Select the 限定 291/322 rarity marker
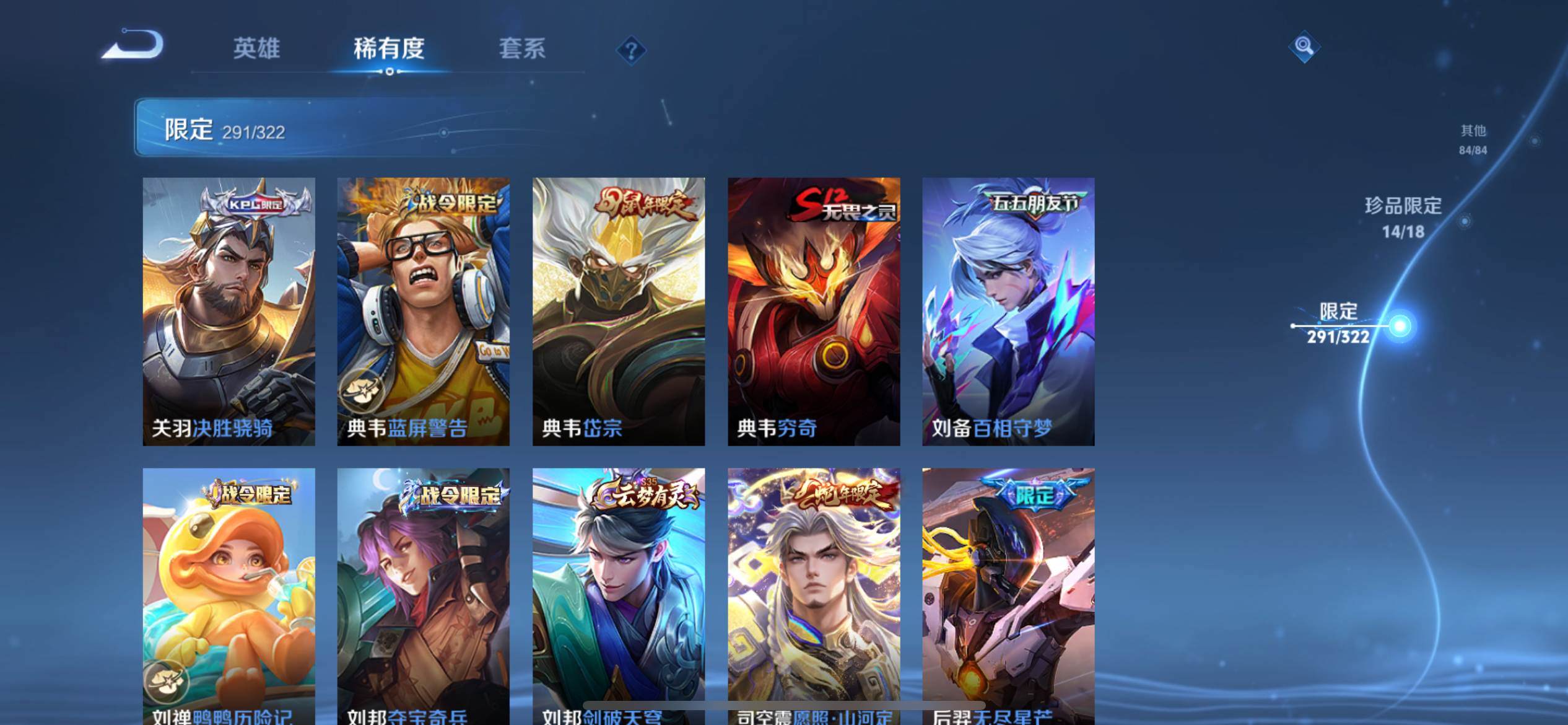1568x725 pixels. coord(1339,323)
